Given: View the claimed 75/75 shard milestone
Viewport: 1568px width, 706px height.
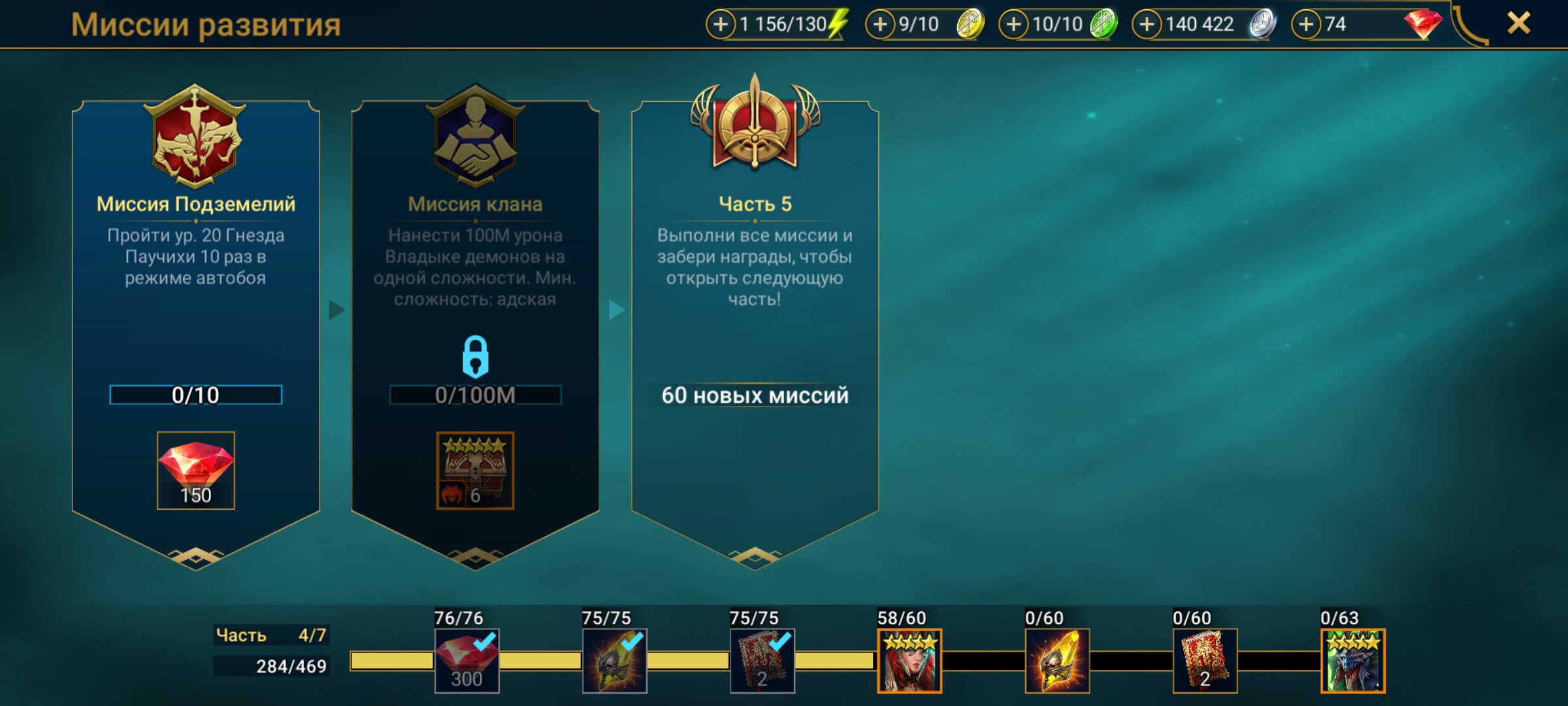Looking at the screenshot, I should pos(614,661).
